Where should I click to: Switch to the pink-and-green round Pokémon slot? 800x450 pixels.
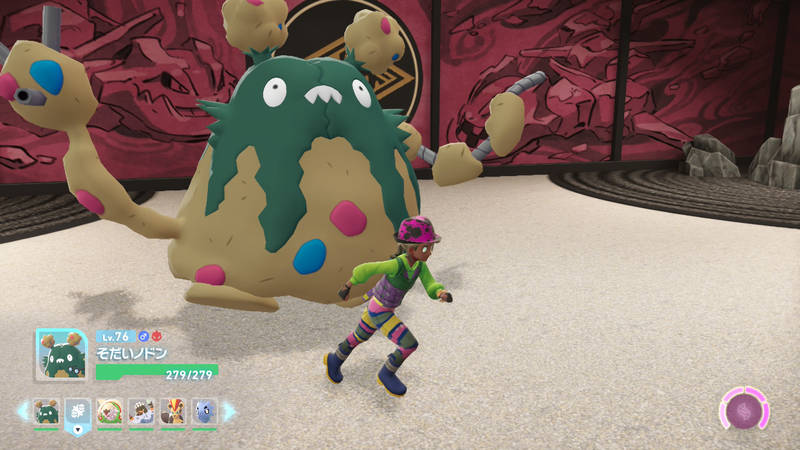109,411
